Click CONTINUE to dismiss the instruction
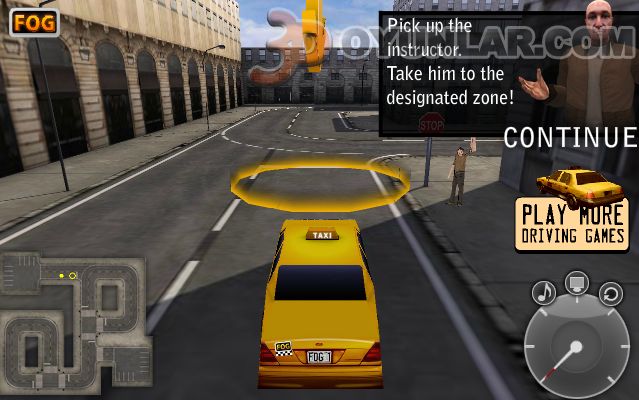The image size is (639, 400). click(570, 138)
